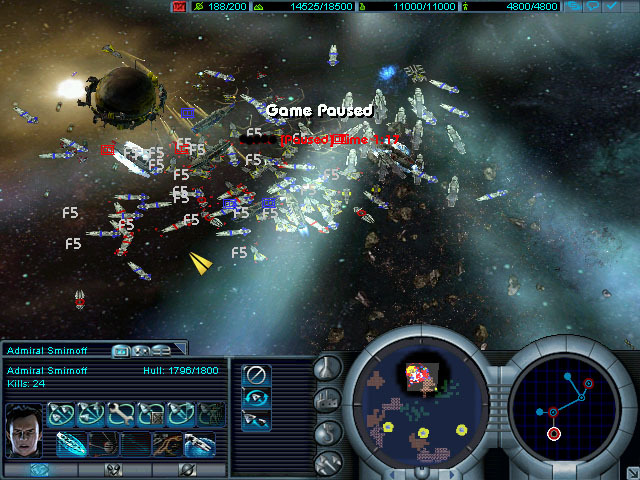Open the chat bubble button
Viewport: 640px width, 480px height.
[x=594, y=7]
